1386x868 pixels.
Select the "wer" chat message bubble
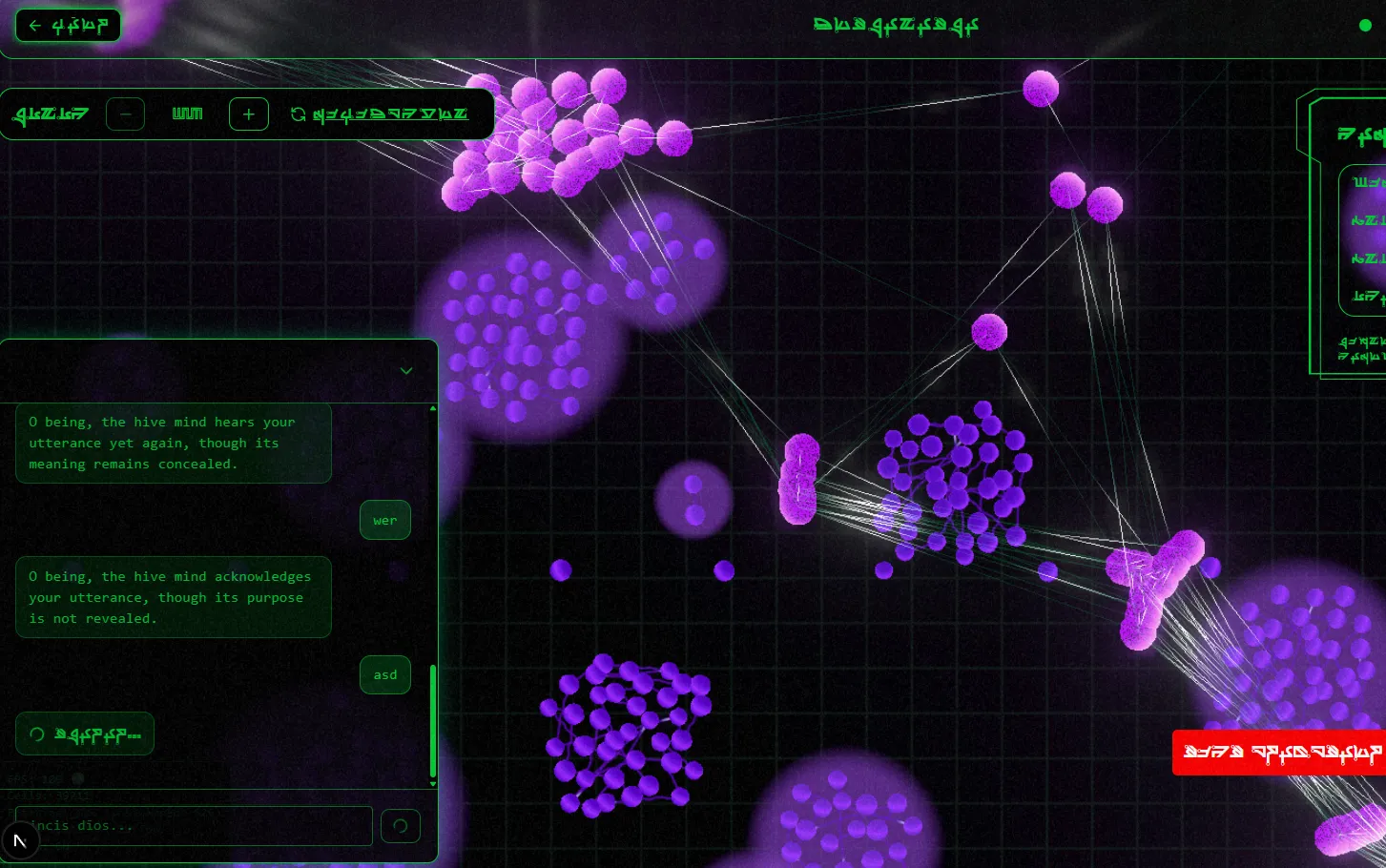[x=385, y=521]
